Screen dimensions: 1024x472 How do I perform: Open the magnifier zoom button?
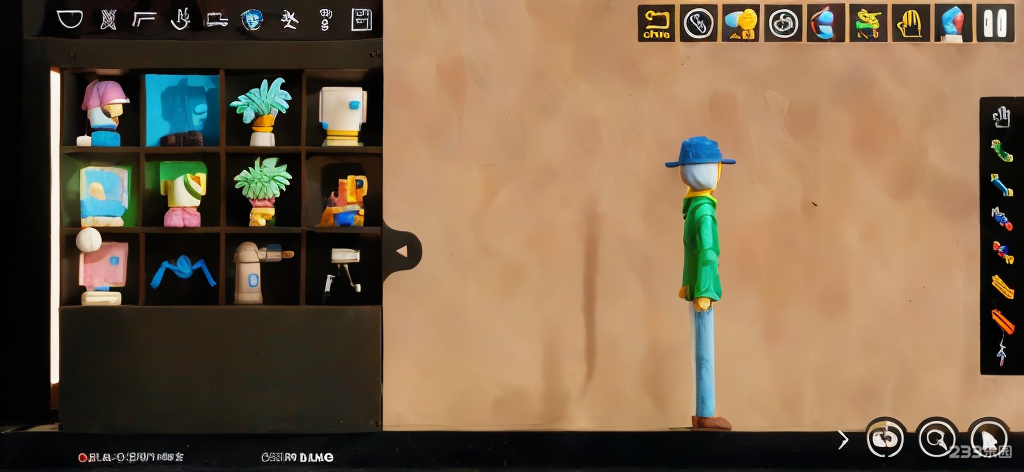click(937, 437)
